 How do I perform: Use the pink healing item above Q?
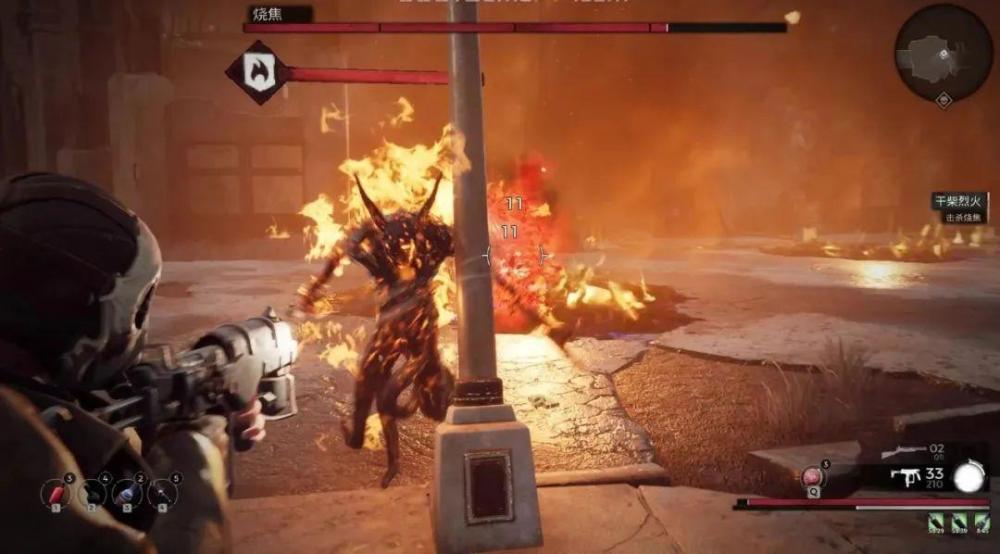(x=814, y=476)
